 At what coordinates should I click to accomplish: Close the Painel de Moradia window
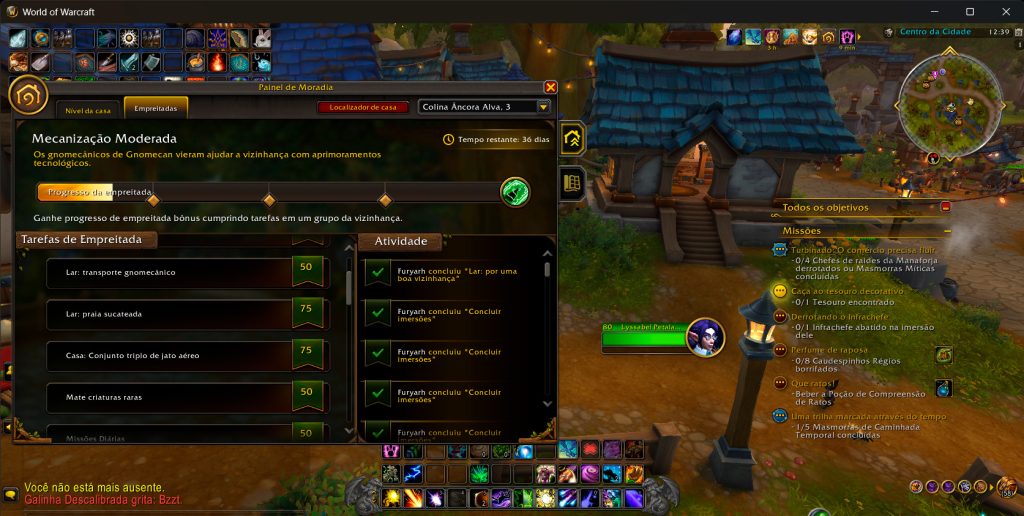550,88
